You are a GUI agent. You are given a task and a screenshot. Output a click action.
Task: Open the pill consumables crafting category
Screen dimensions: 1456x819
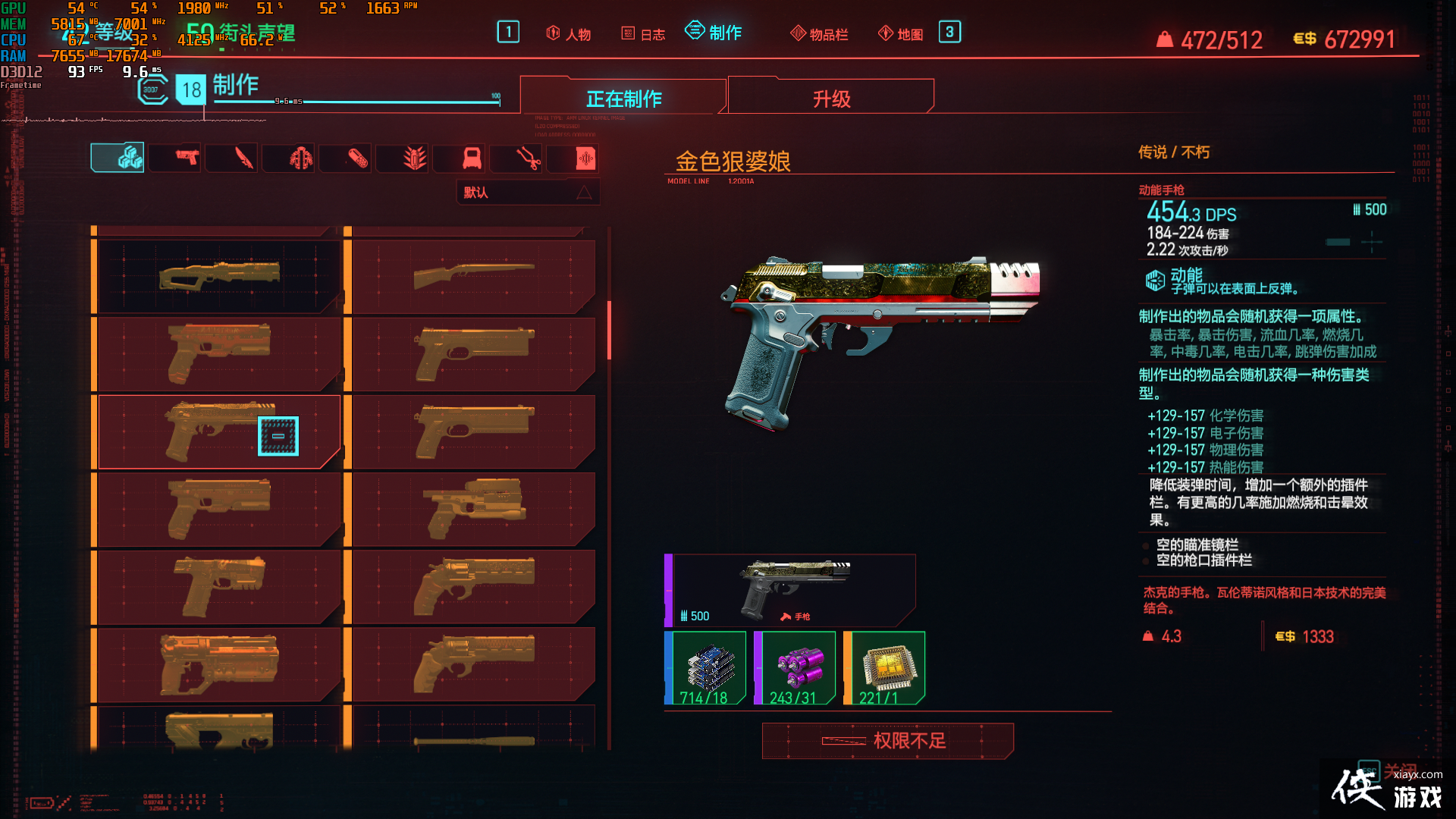345,158
